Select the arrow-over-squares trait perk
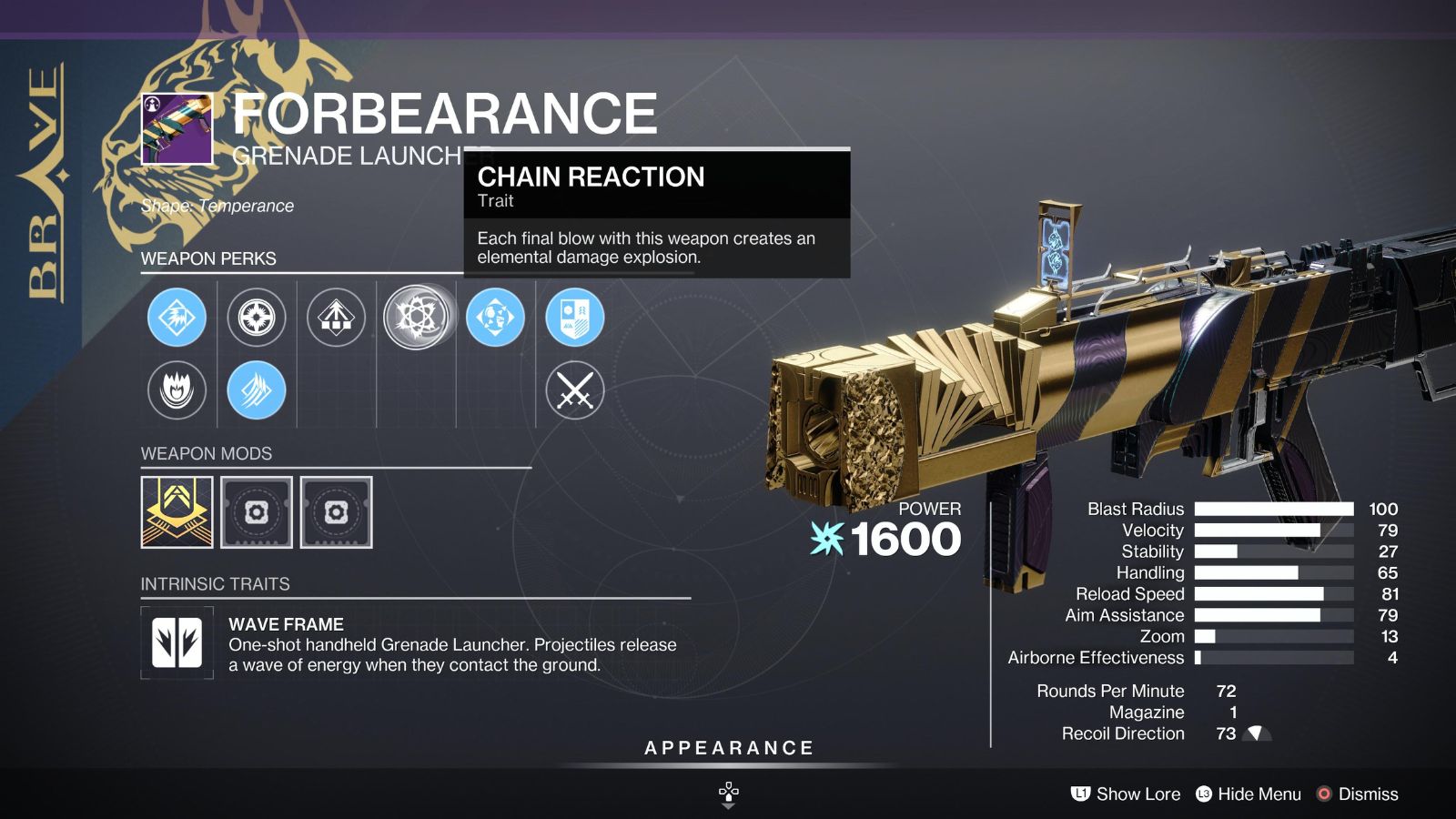Screen dimensions: 1456x819 pos(337,317)
